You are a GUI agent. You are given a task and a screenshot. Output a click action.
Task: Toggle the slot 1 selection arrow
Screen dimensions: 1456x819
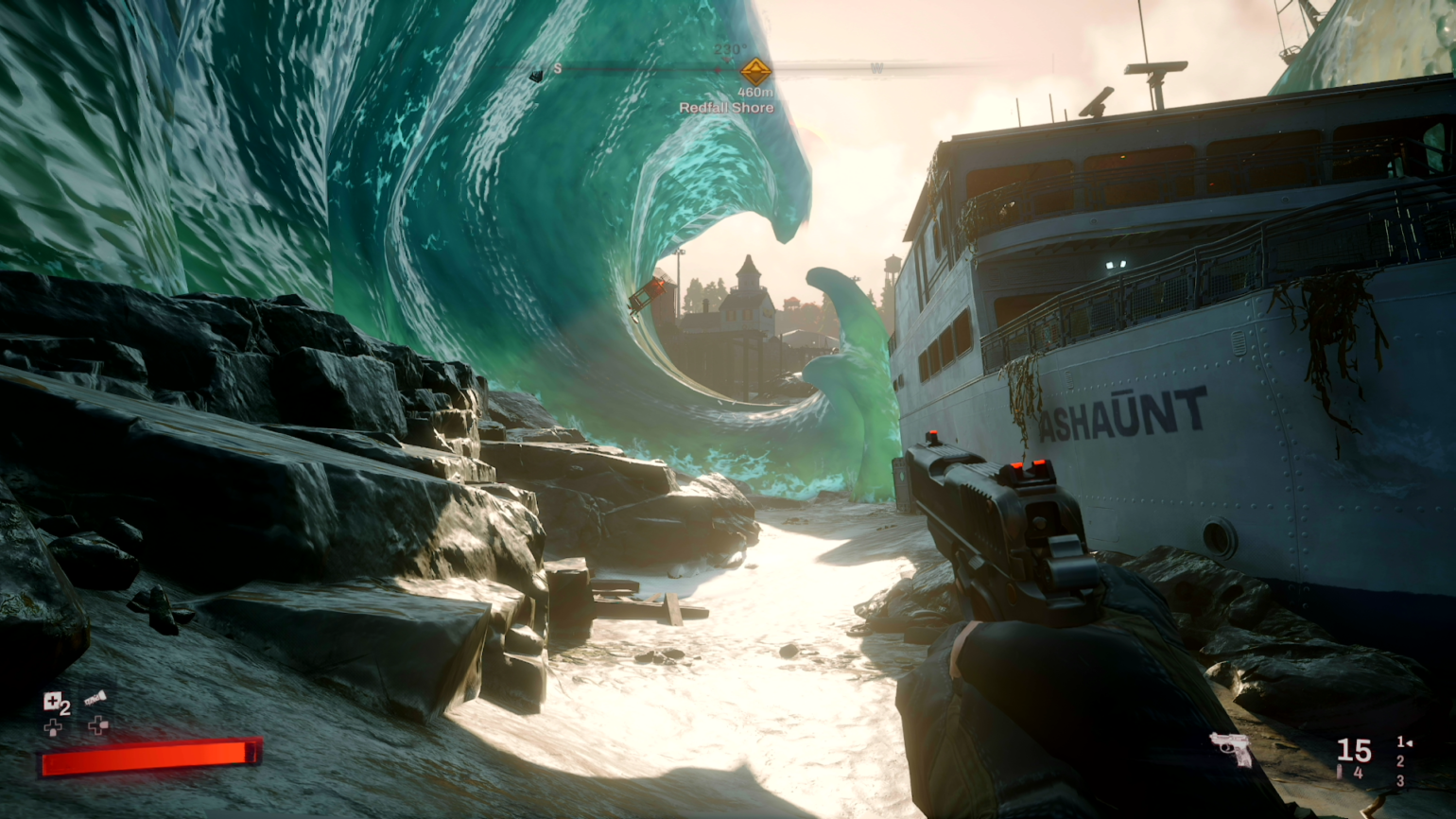(1409, 743)
